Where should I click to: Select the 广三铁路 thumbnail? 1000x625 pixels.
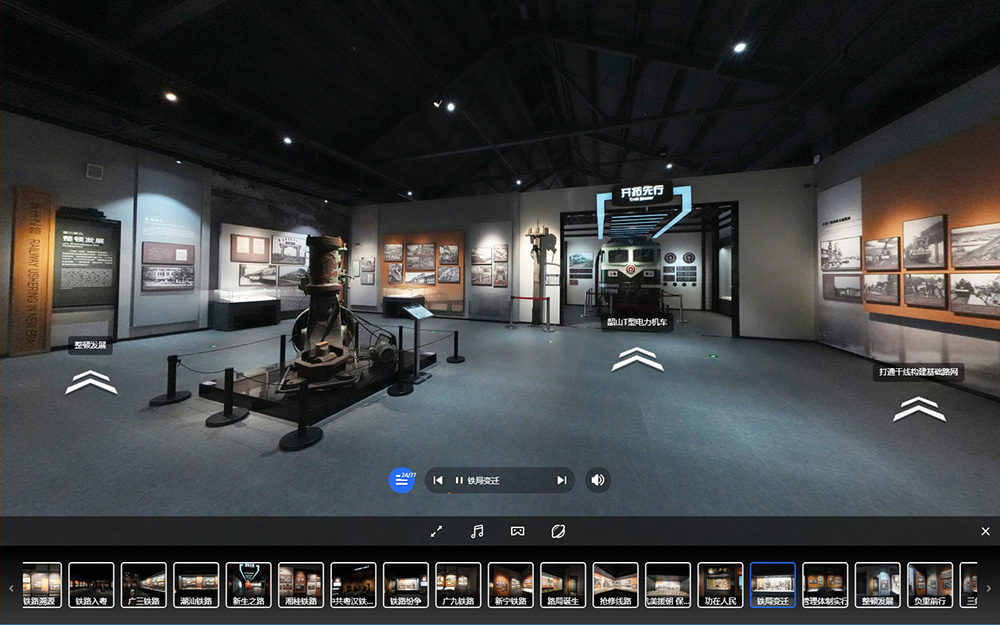tap(144, 585)
